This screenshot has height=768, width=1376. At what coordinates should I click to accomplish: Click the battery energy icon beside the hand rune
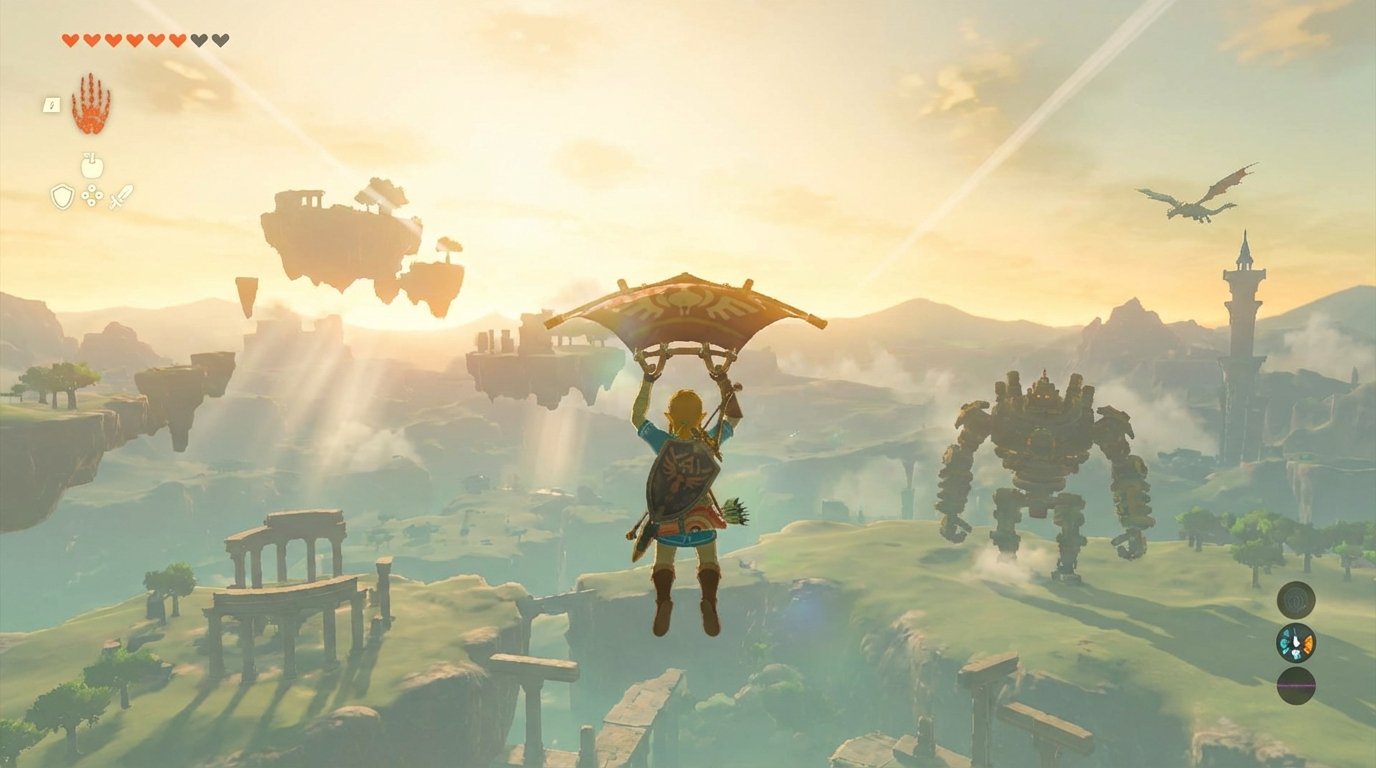point(51,103)
